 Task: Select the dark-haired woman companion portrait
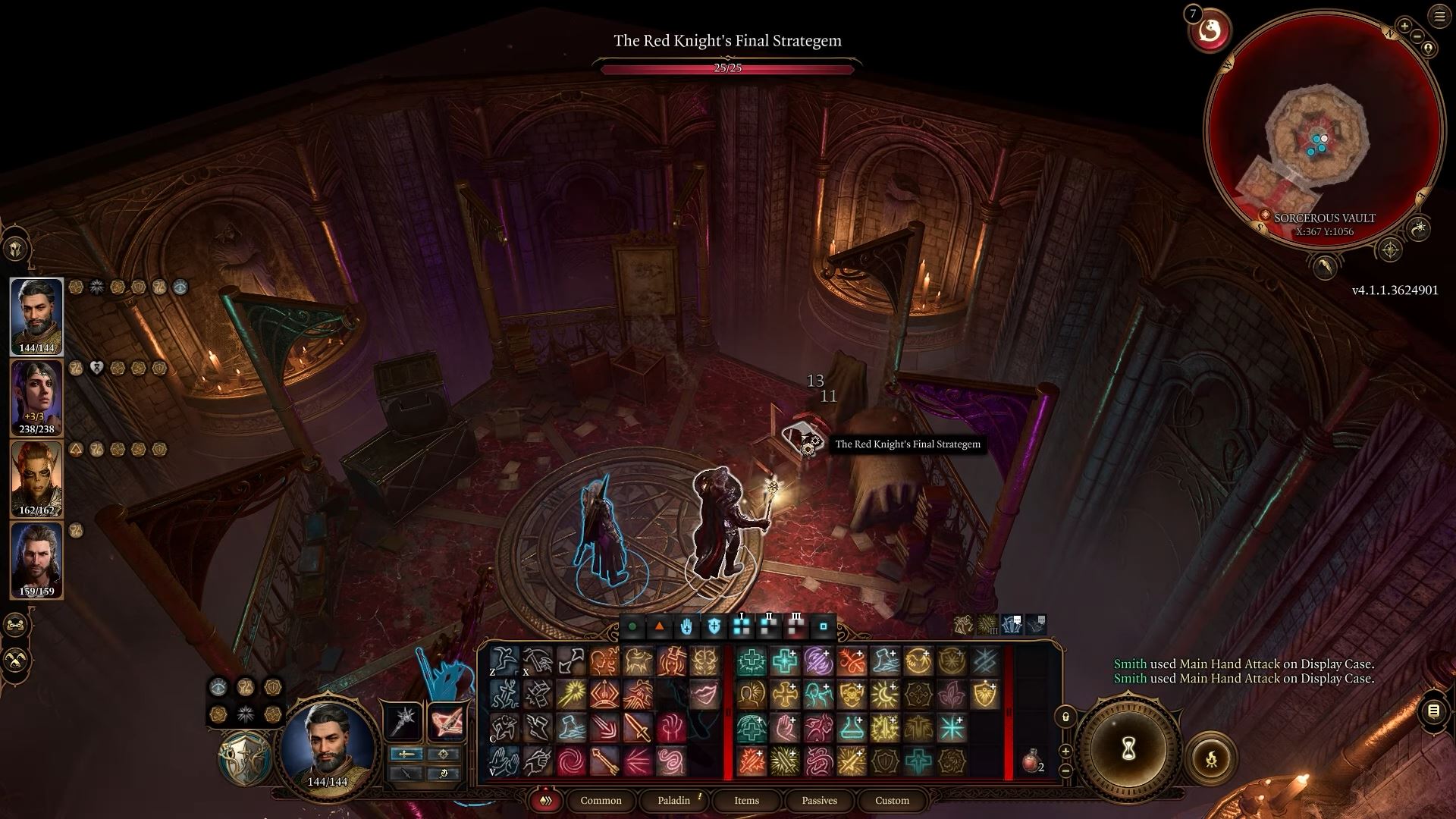(36, 397)
